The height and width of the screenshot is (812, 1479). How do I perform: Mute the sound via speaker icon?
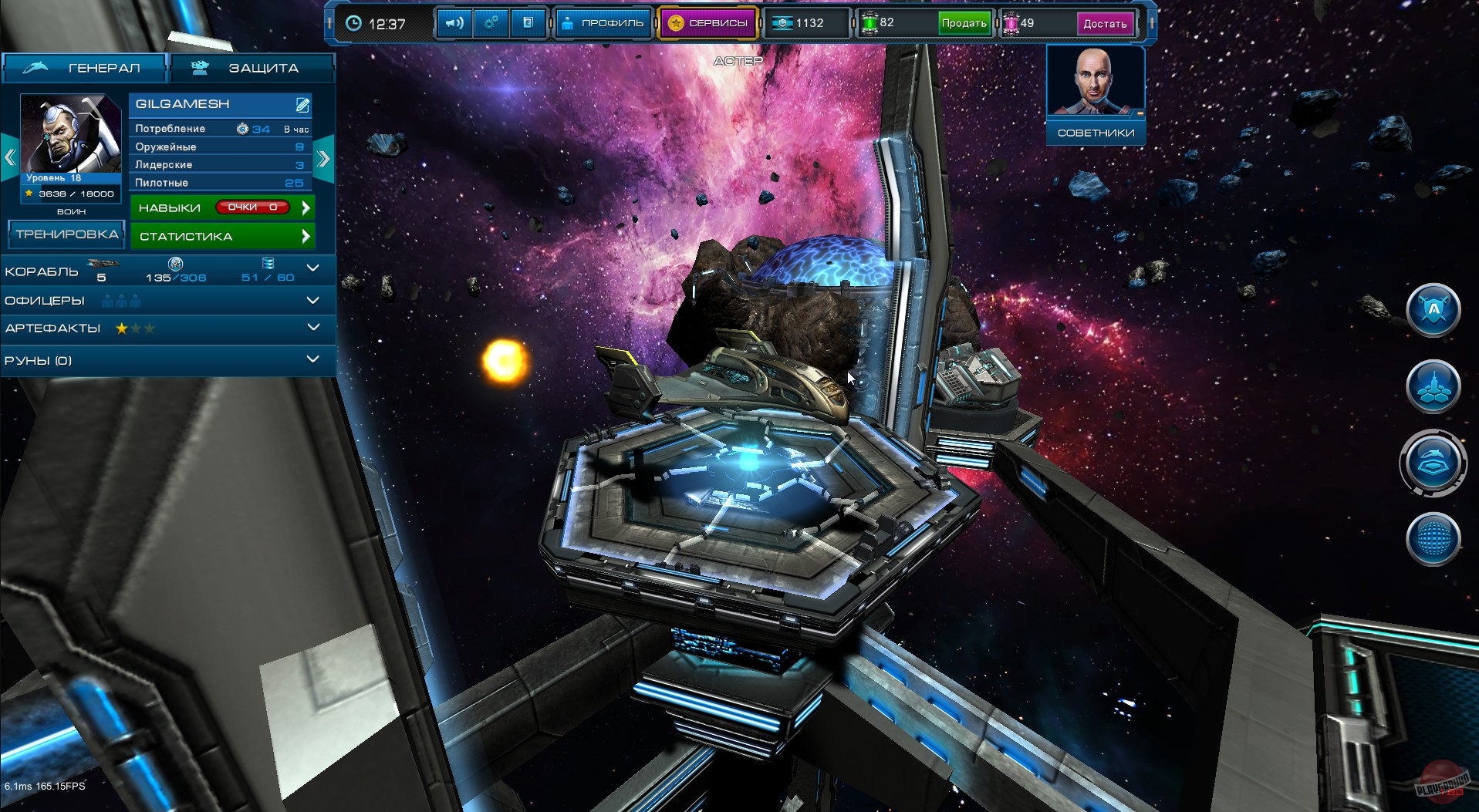454,22
